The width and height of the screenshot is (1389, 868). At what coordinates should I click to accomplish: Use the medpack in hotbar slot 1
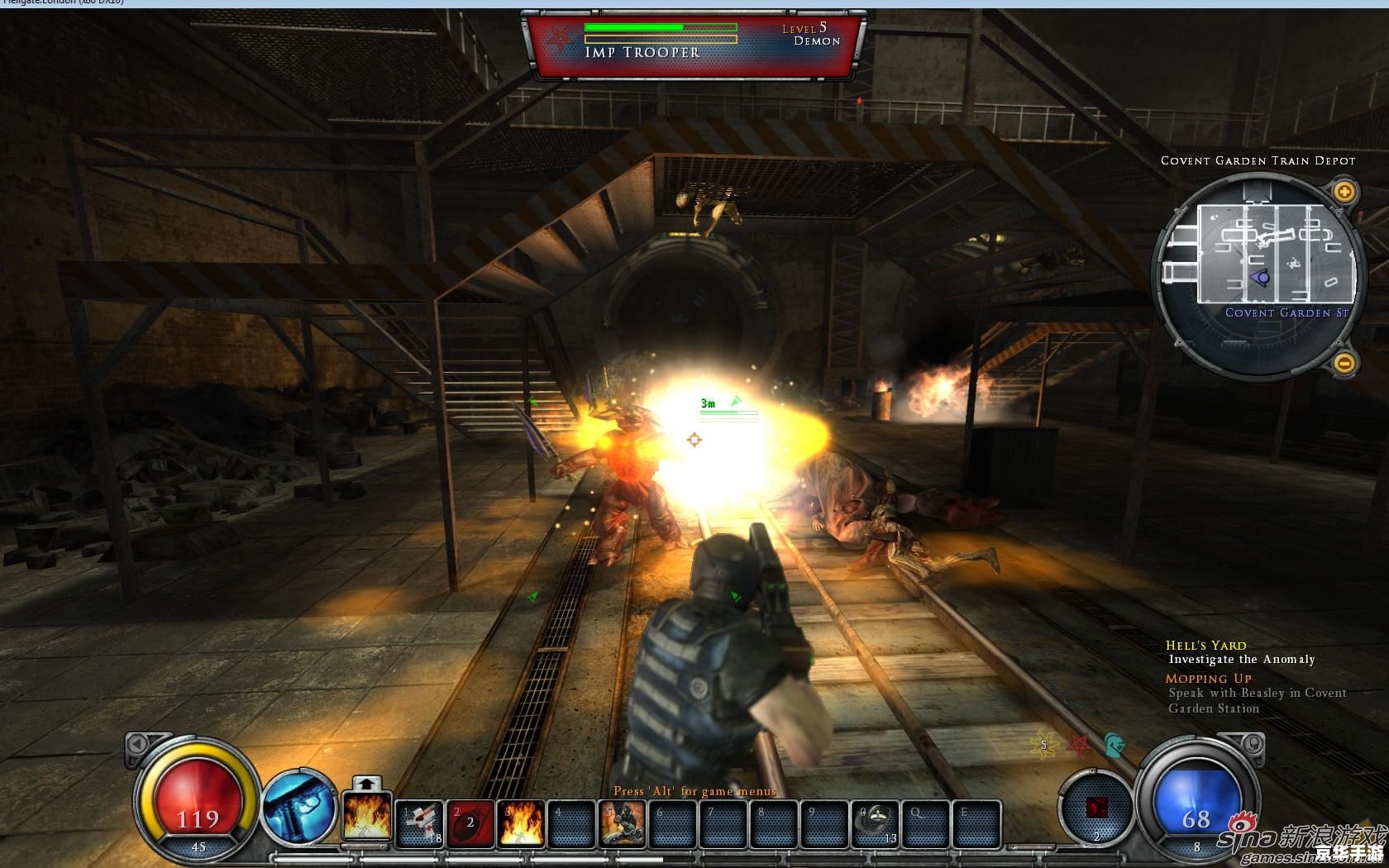[x=420, y=823]
